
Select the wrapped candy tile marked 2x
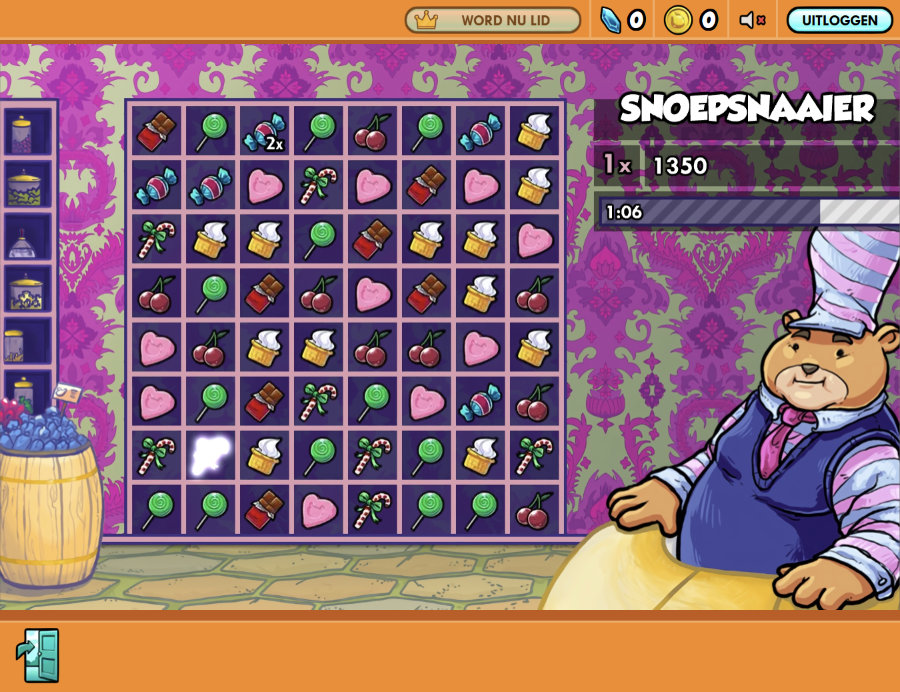tap(265, 131)
